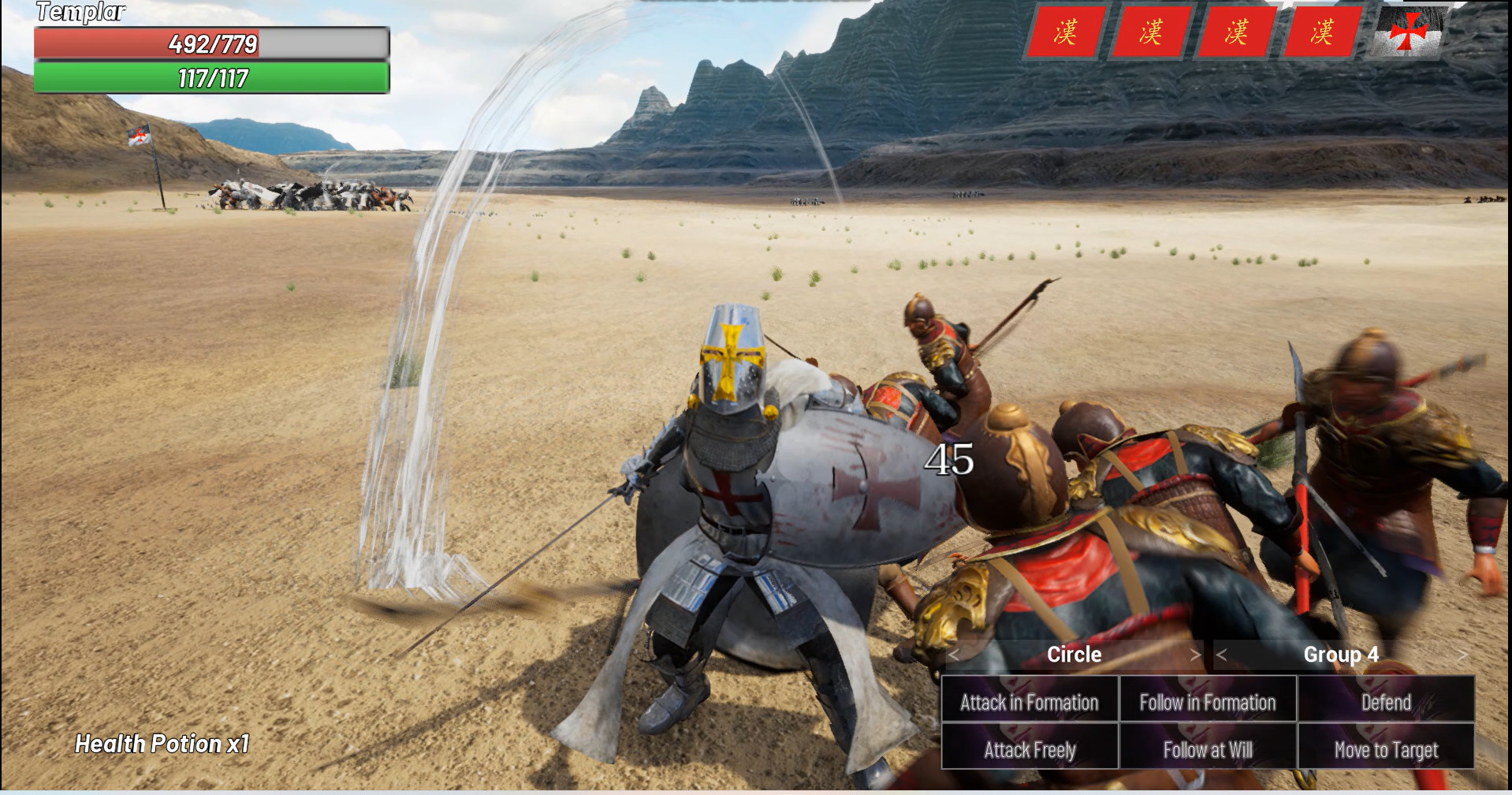
Task: Issue the Move to Target order
Action: [x=1386, y=749]
